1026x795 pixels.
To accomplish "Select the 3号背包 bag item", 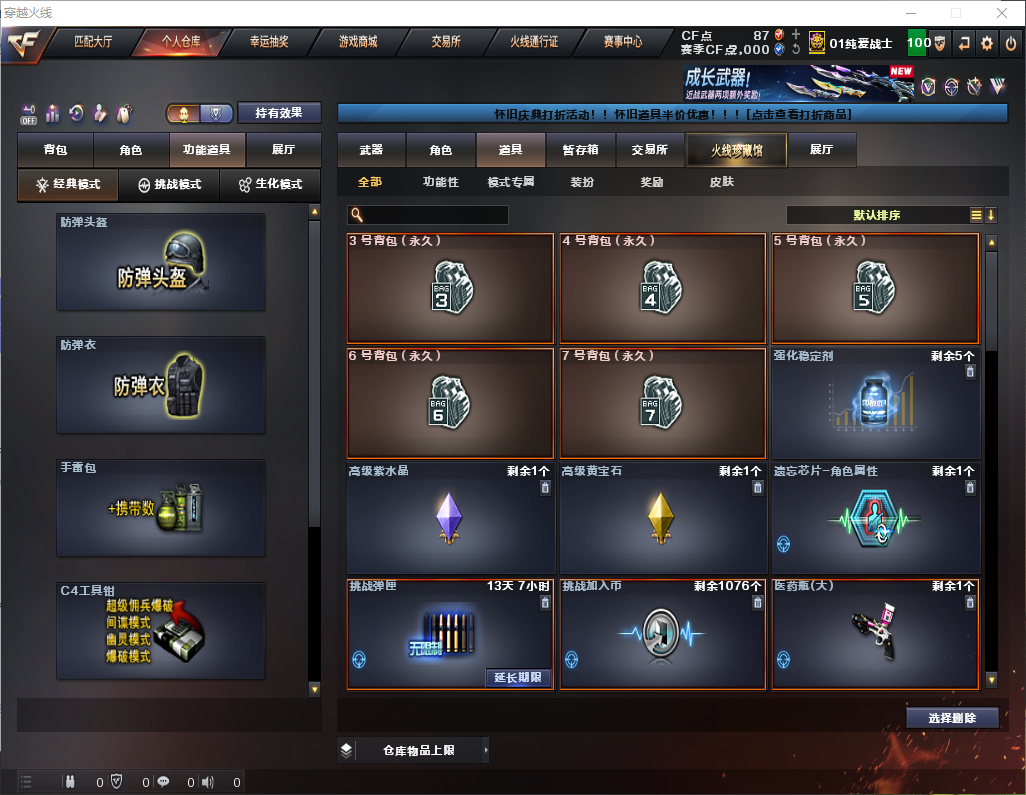I will [x=450, y=288].
